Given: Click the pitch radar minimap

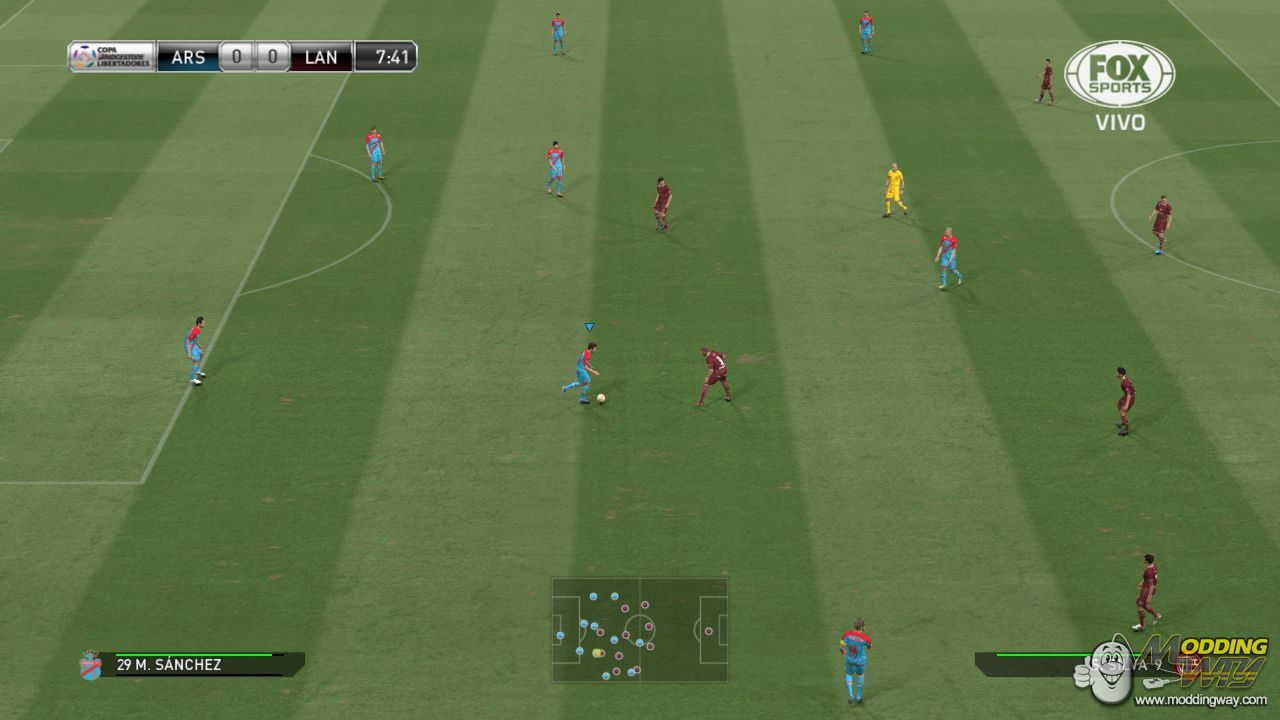Looking at the screenshot, I should pos(640,630).
